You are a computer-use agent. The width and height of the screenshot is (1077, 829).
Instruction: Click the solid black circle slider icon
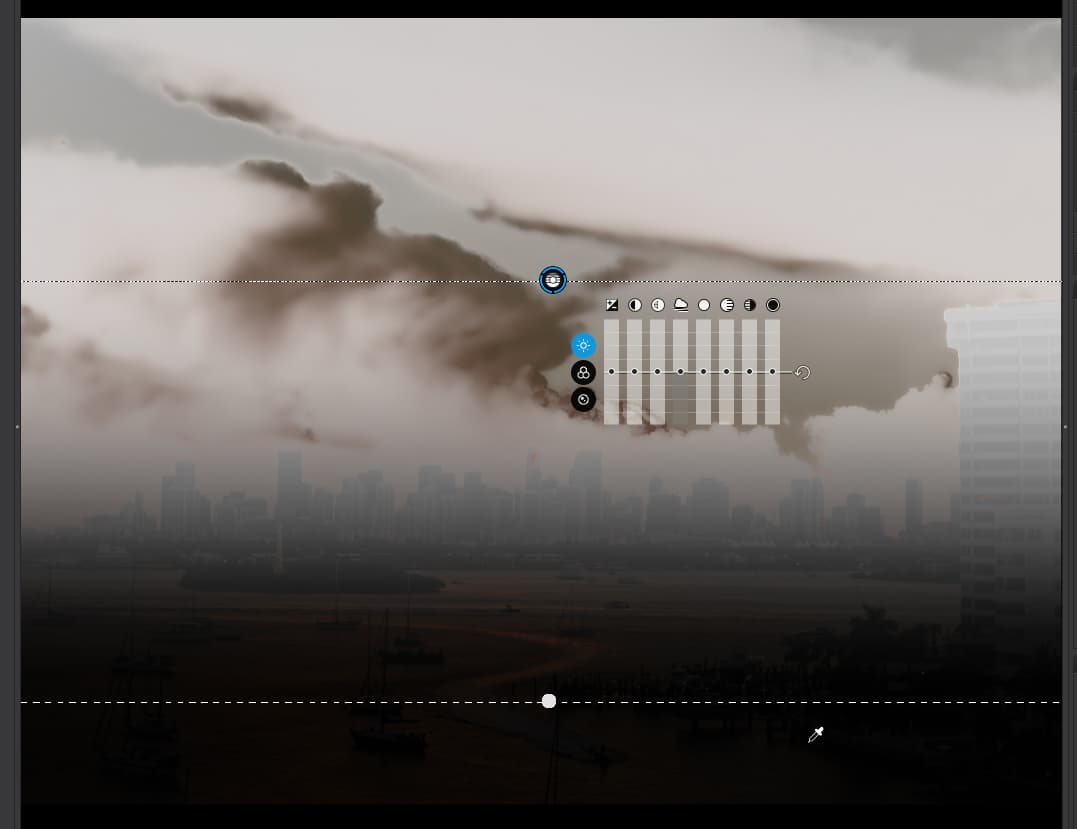[773, 305]
